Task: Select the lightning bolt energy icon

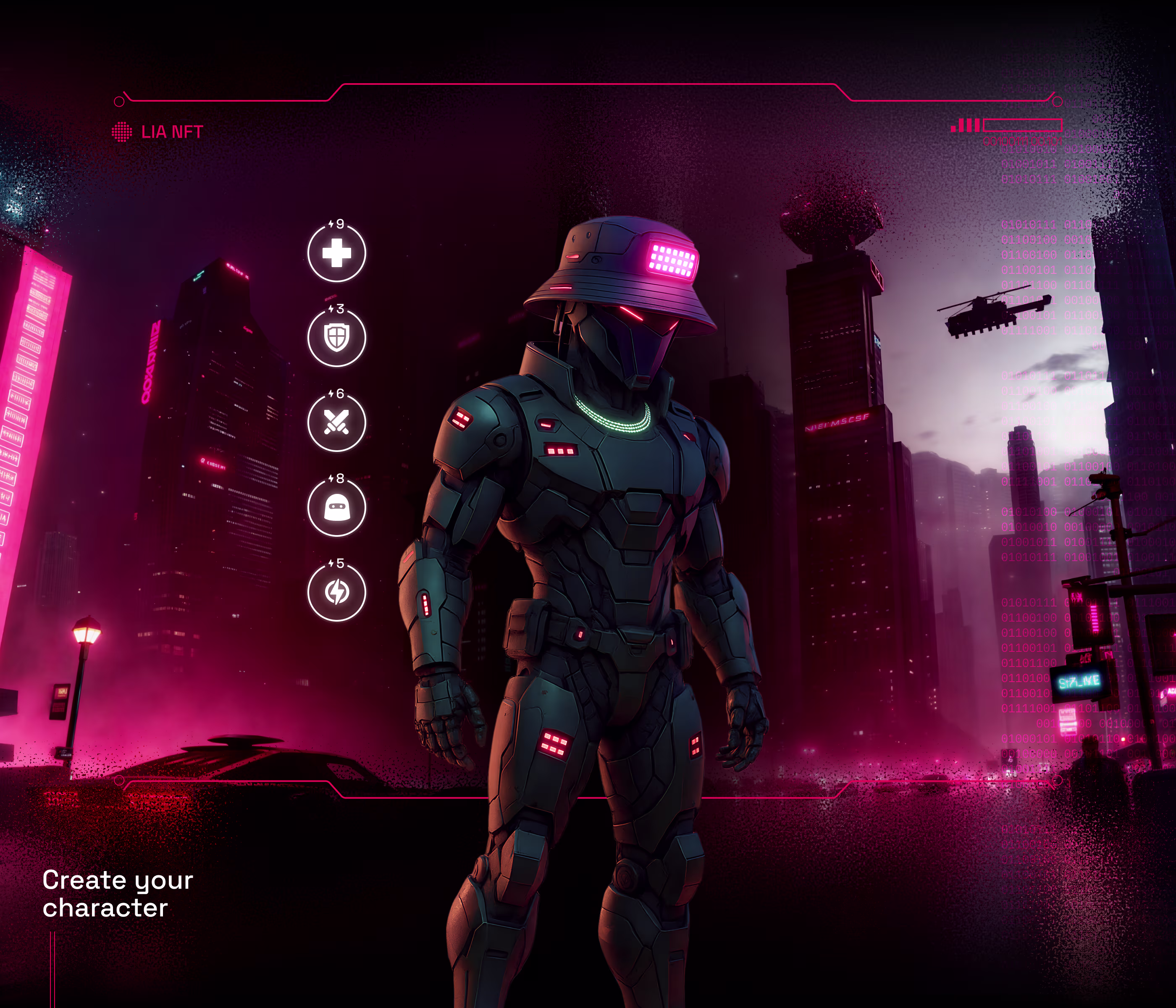Action: (x=336, y=592)
